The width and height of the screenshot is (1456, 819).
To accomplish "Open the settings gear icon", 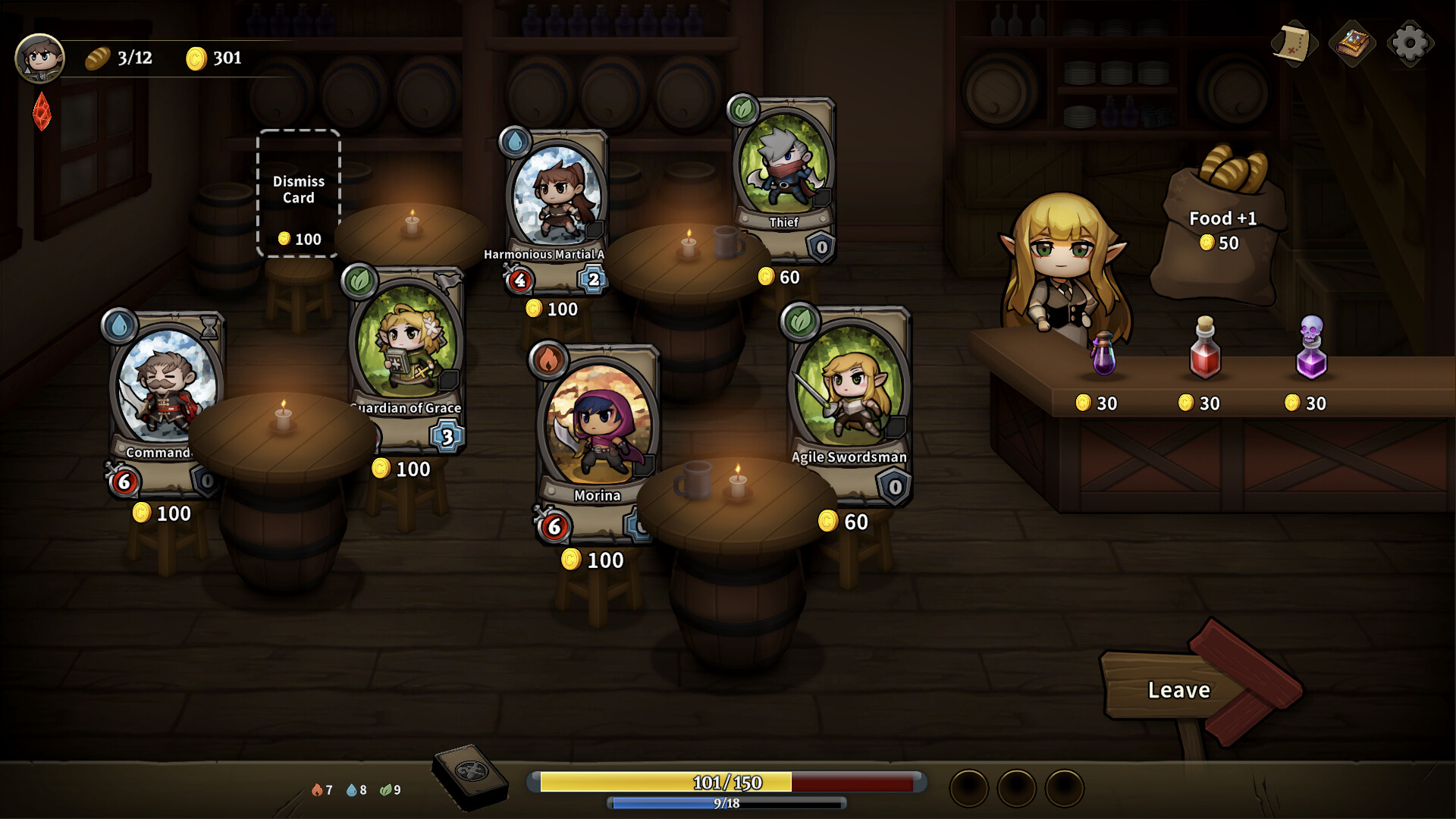I will pyautogui.click(x=1411, y=43).
